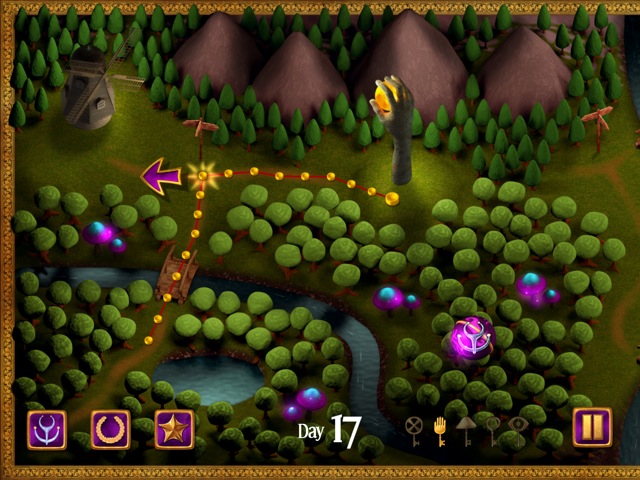Follow the purple arrow pointing left
640x480 pixels.
[x=160, y=176]
